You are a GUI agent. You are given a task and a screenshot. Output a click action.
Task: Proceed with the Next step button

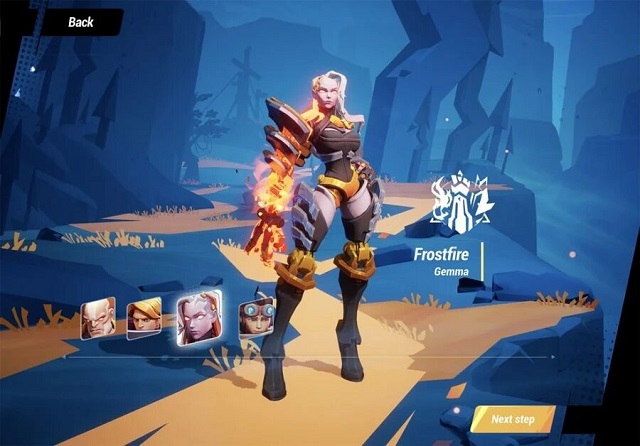coord(514,419)
